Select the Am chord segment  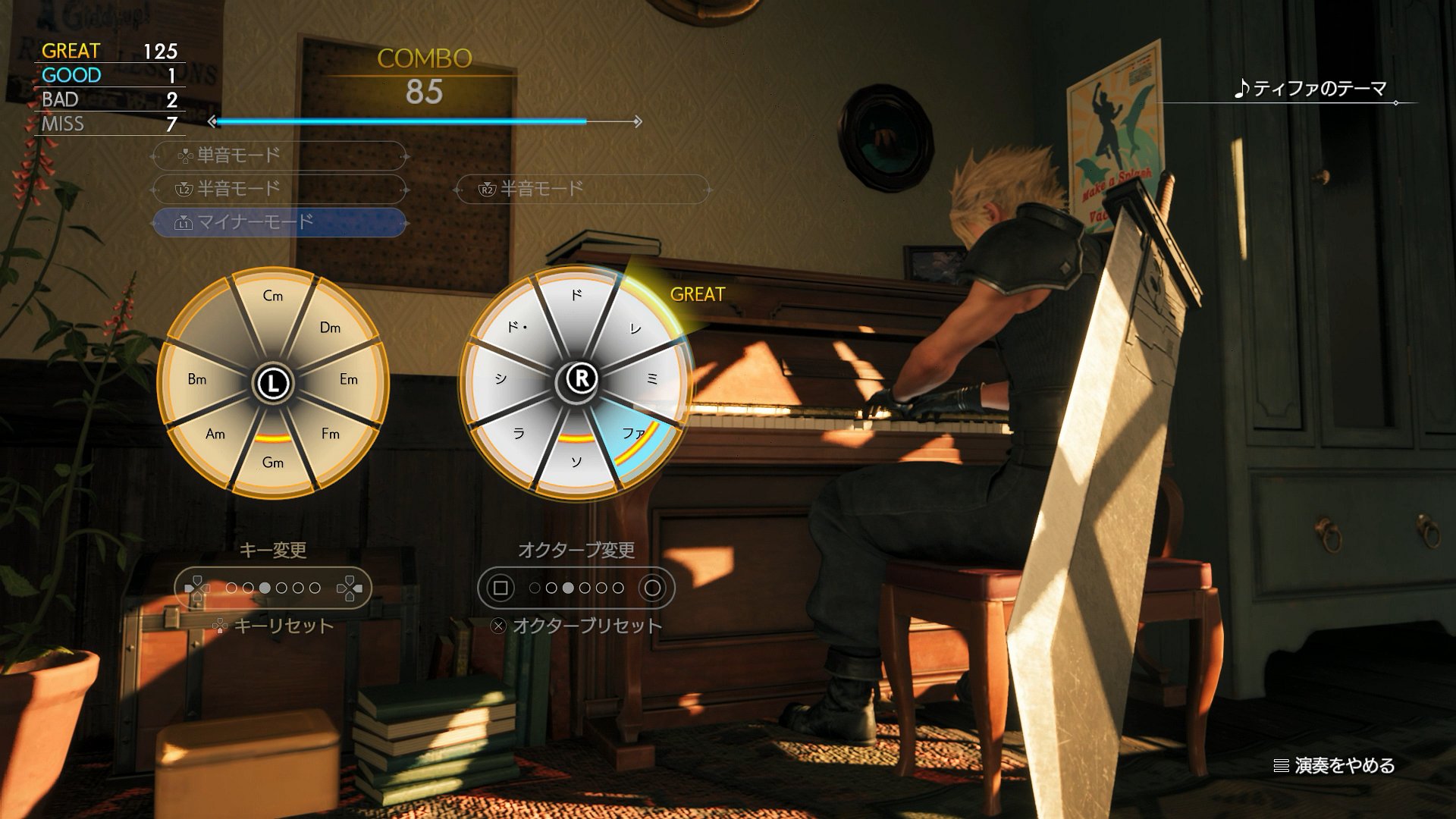tap(215, 434)
